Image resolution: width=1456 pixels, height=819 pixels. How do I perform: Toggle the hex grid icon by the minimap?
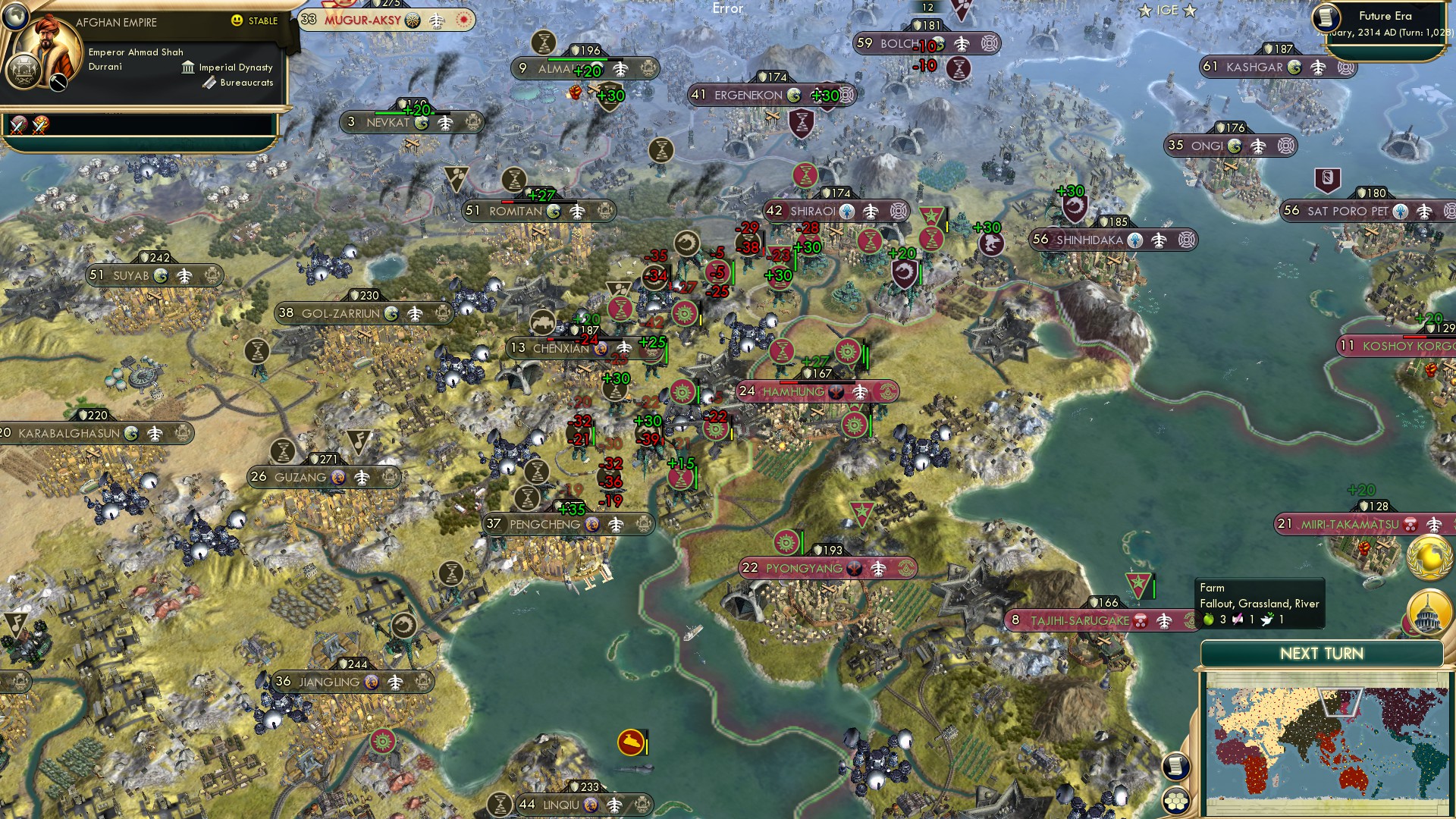pyautogui.click(x=1175, y=801)
